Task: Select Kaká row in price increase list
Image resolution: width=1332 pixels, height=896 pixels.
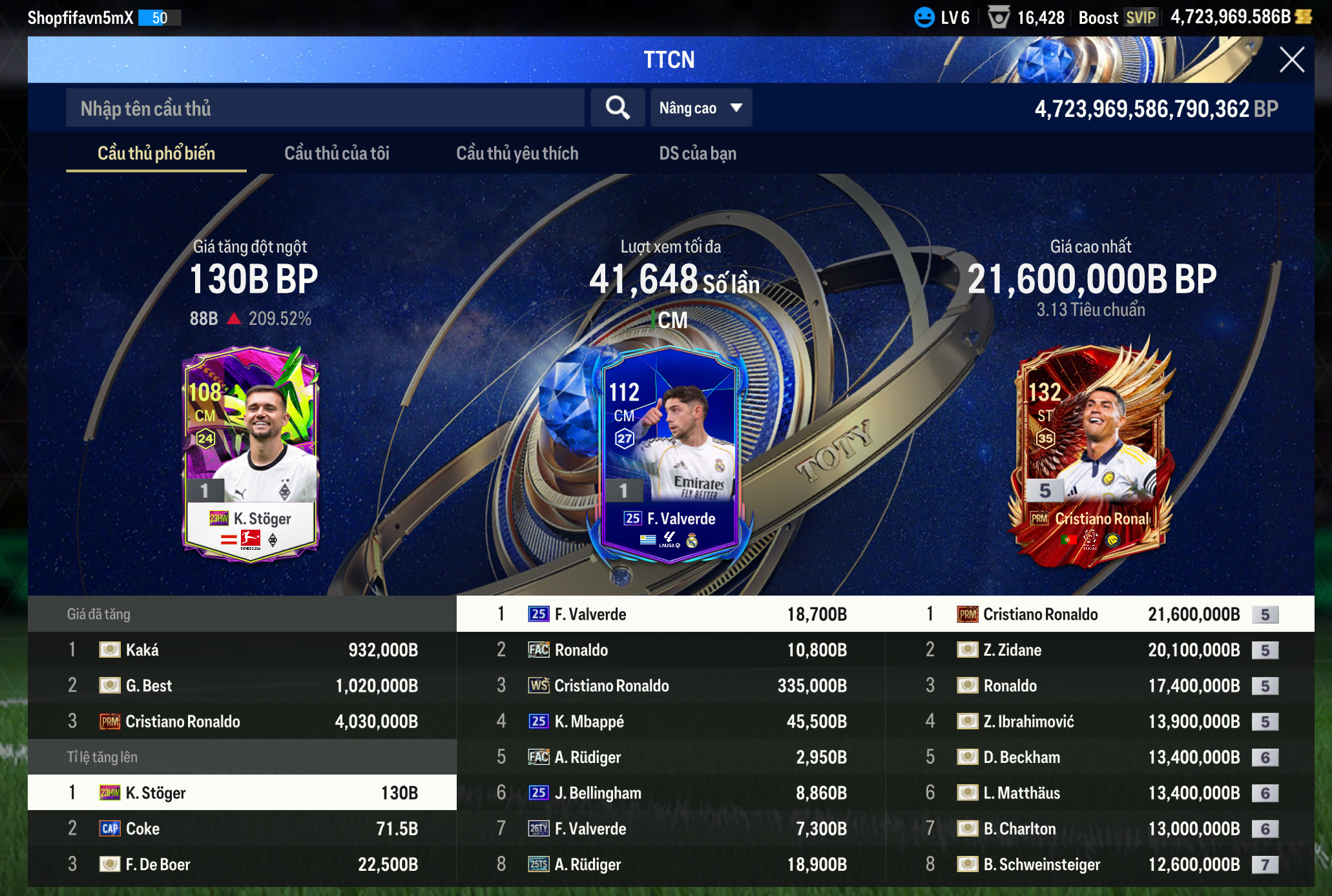Action: pos(242,650)
